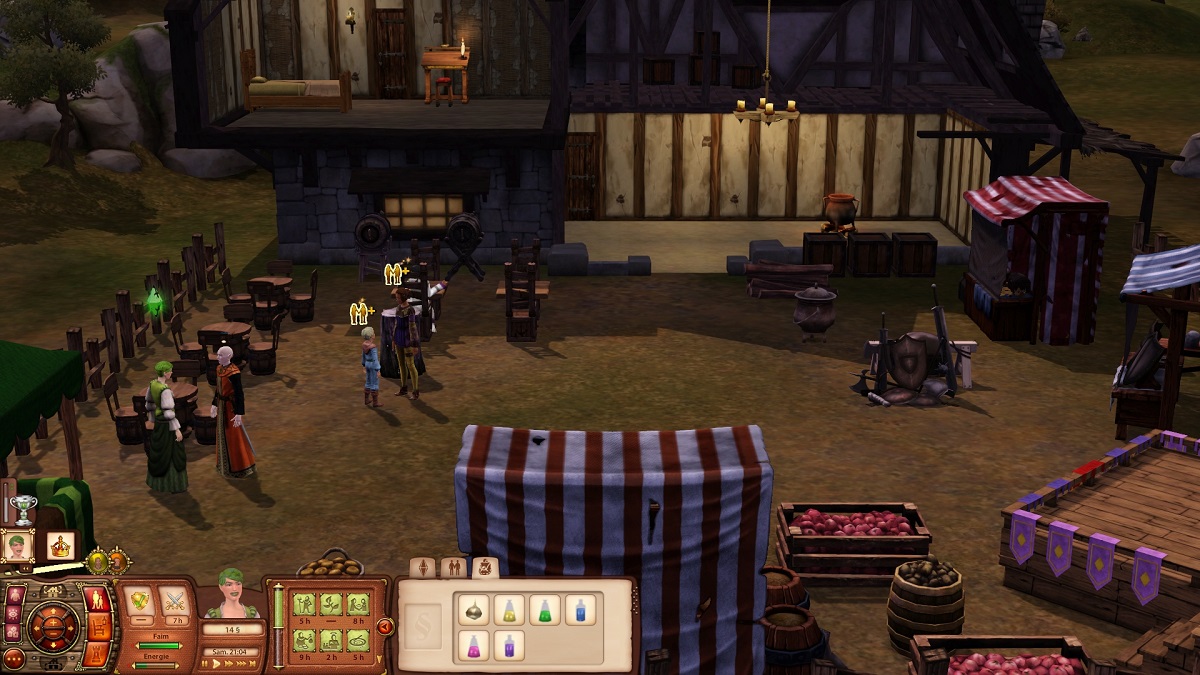Select the purple potion bottle

(507, 646)
